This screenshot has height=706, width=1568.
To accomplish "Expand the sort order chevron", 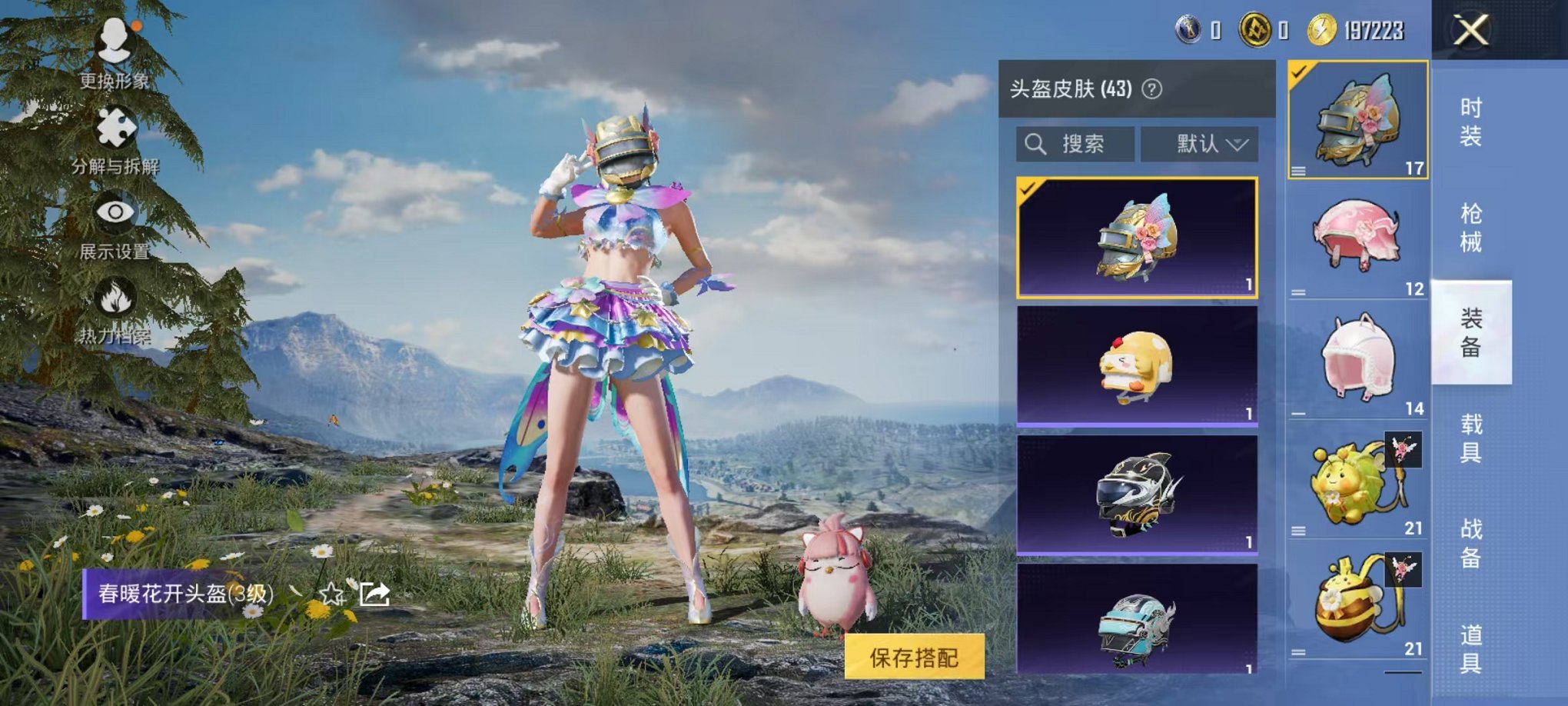I will [x=1237, y=145].
